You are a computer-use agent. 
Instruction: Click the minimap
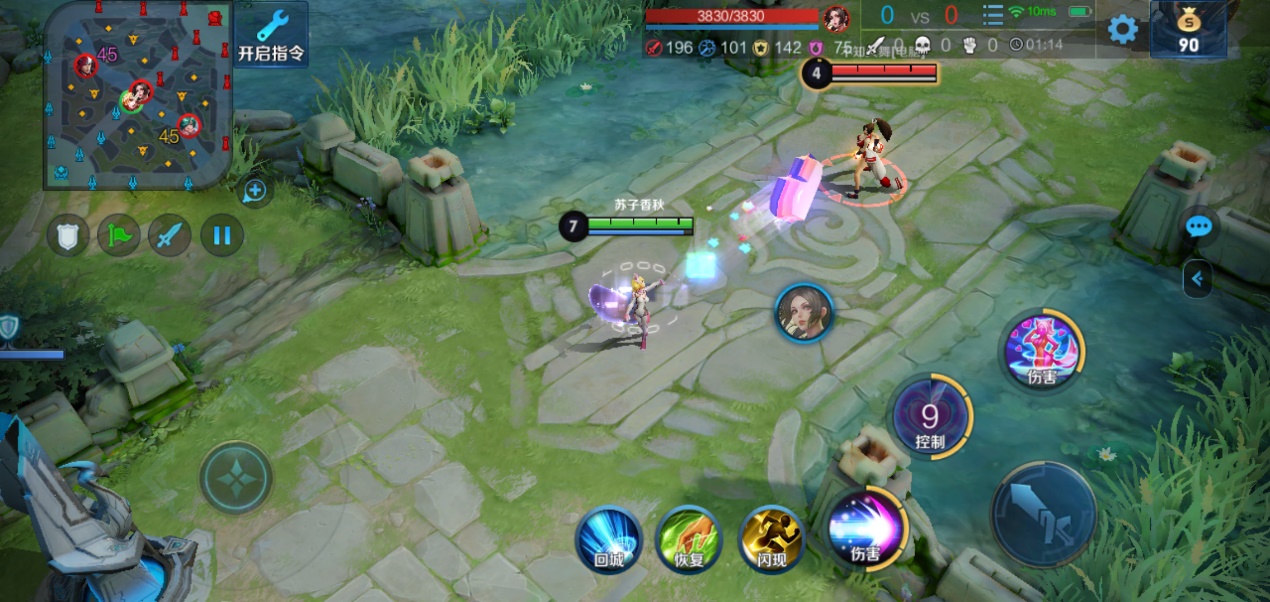(138, 95)
